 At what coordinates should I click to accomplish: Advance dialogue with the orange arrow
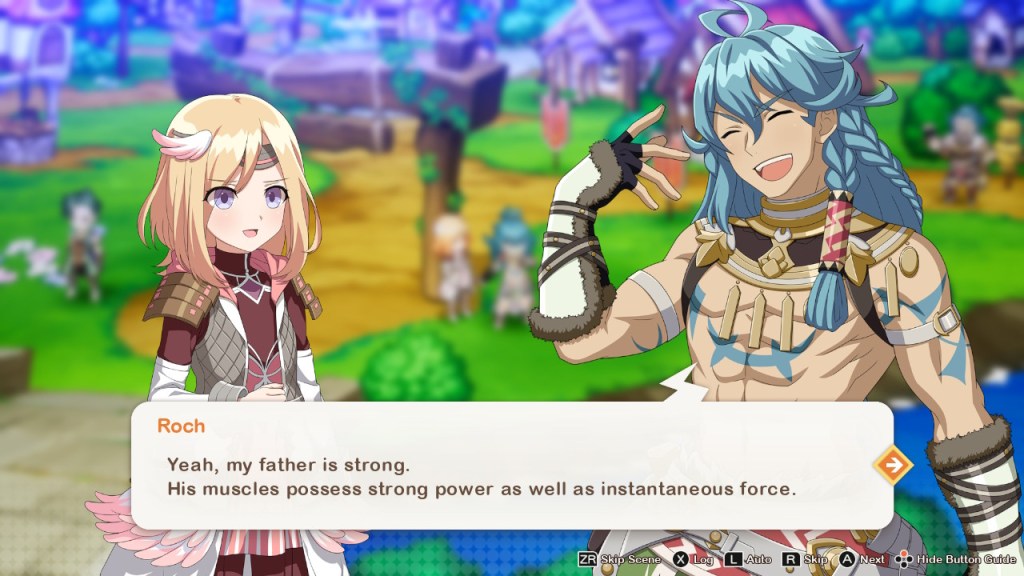tap(892, 465)
